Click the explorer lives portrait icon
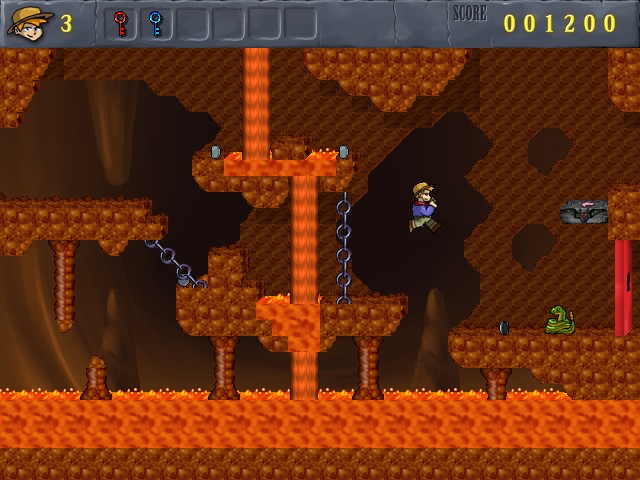The image size is (640, 480). pyautogui.click(x=29, y=22)
